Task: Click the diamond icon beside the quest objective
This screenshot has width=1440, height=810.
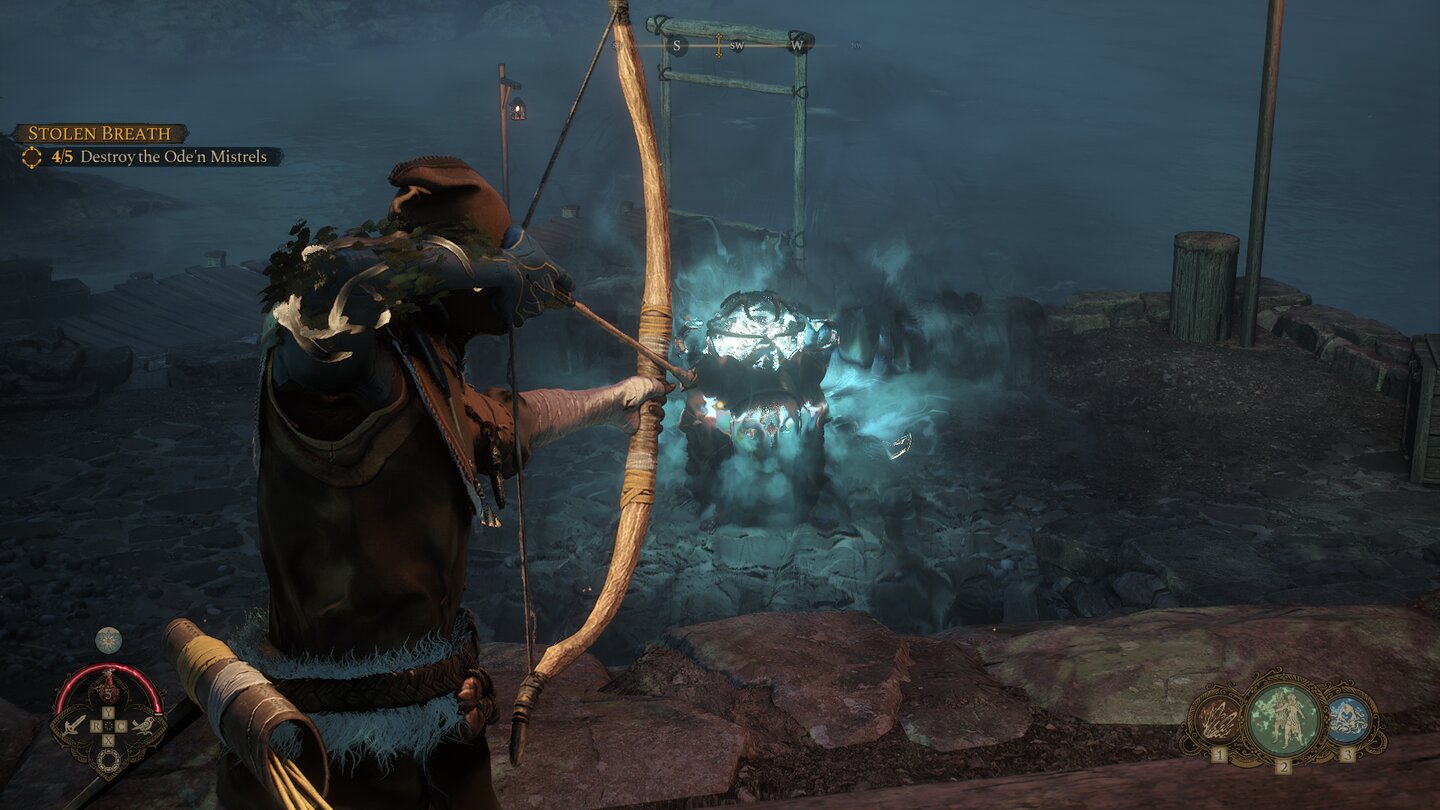Action: click(33, 156)
